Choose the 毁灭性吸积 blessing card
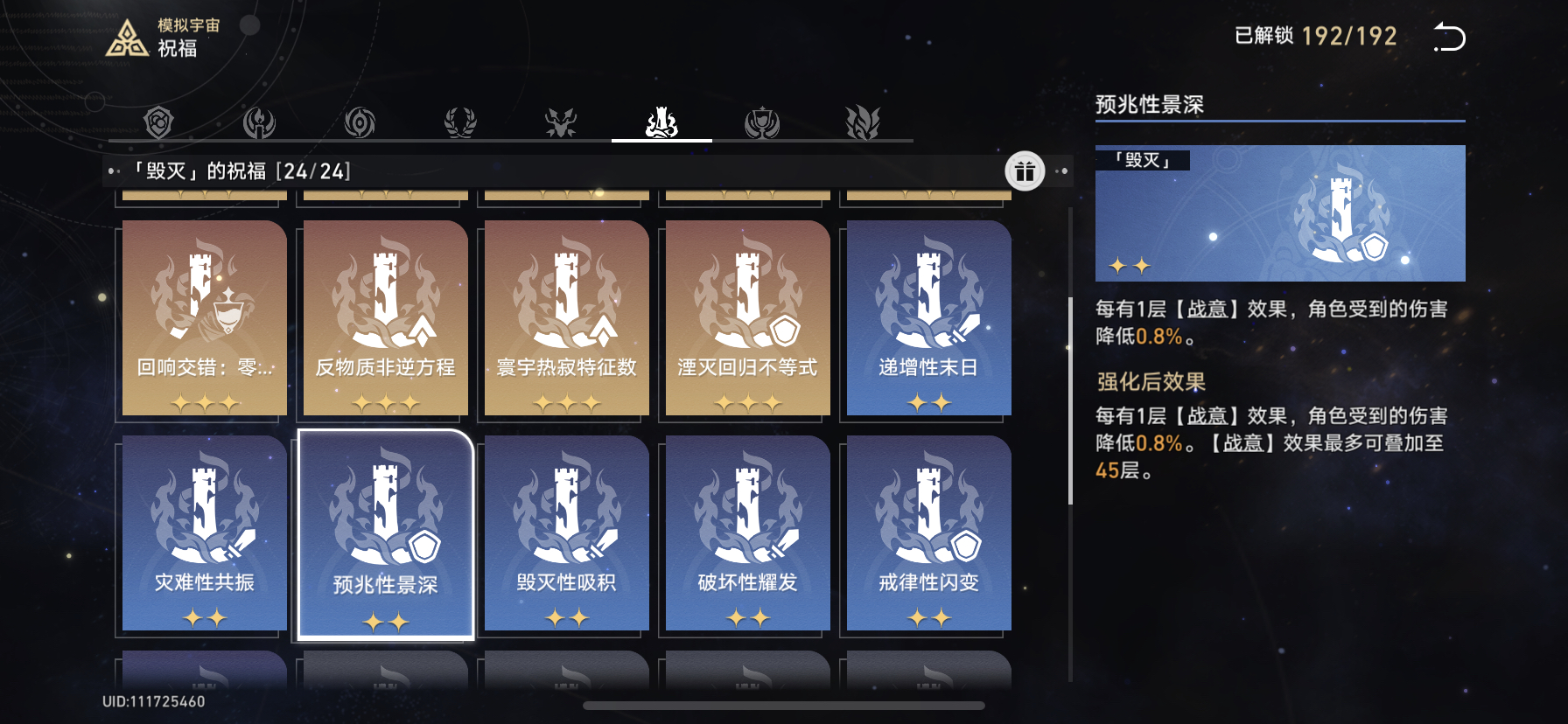The height and width of the screenshot is (724, 1568). [x=567, y=533]
